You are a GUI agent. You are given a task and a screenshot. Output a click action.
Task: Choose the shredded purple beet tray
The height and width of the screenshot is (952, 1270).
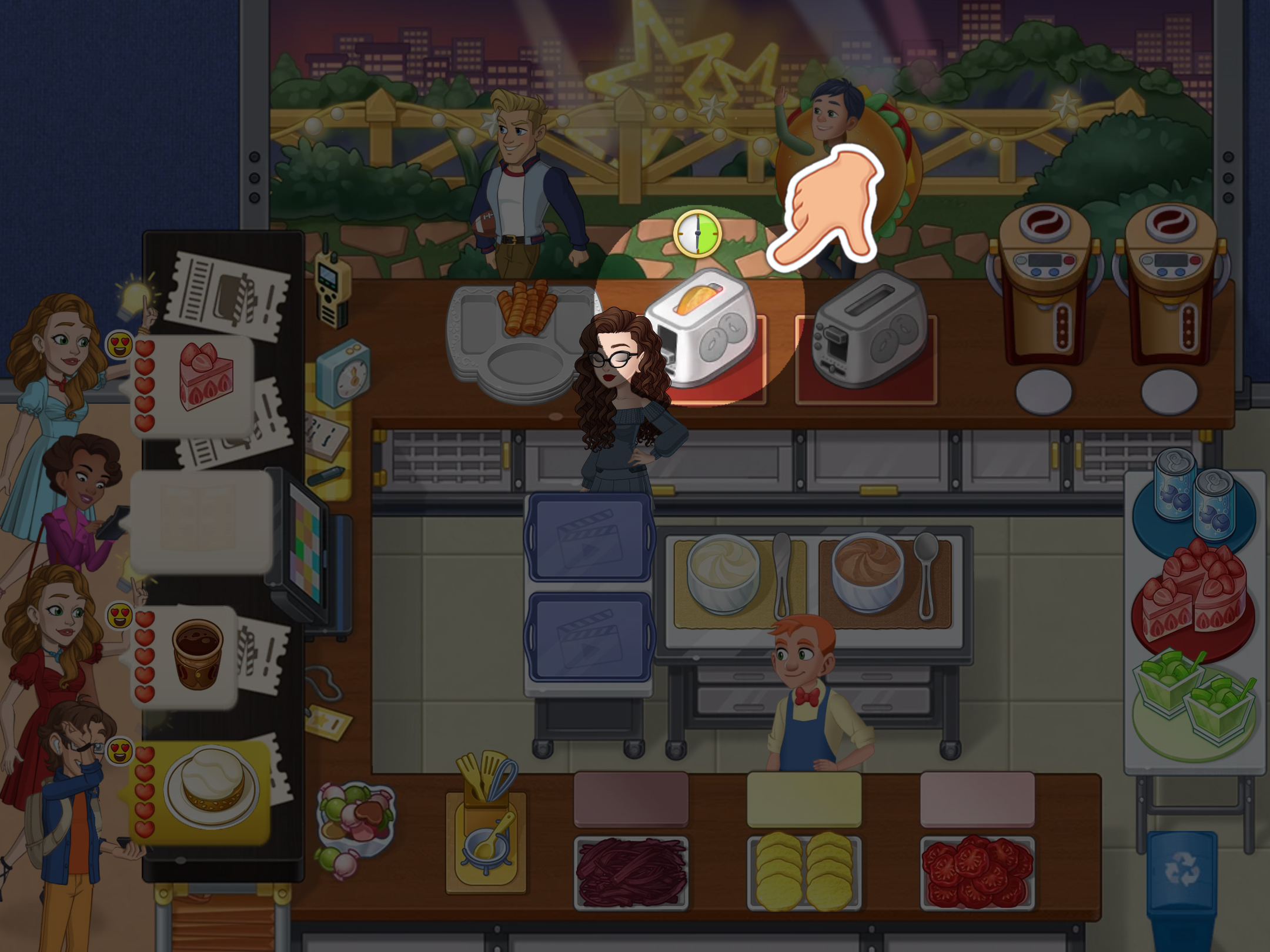click(631, 870)
